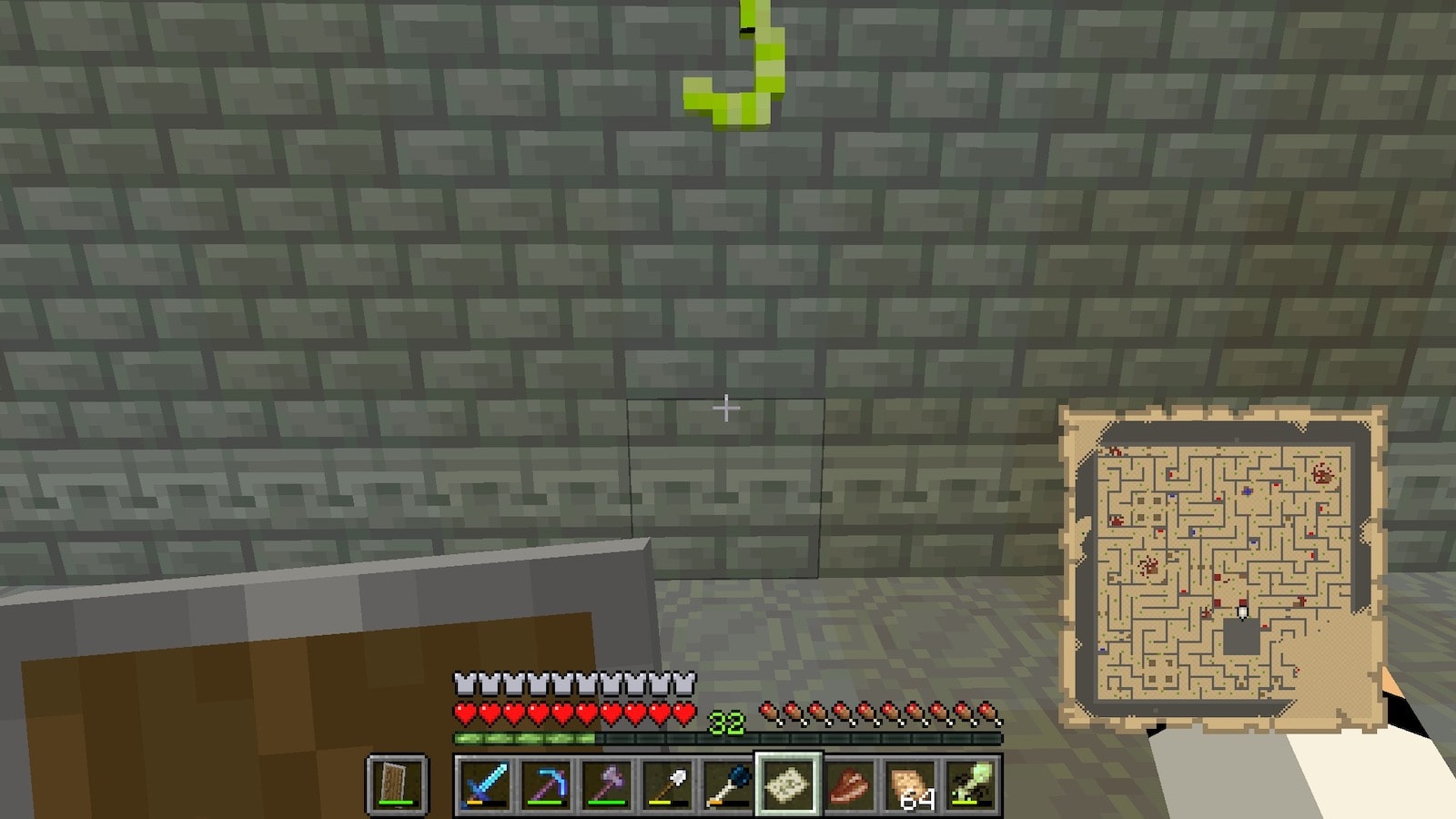
Task: Click the highlighted map item slot
Action: pos(788,784)
